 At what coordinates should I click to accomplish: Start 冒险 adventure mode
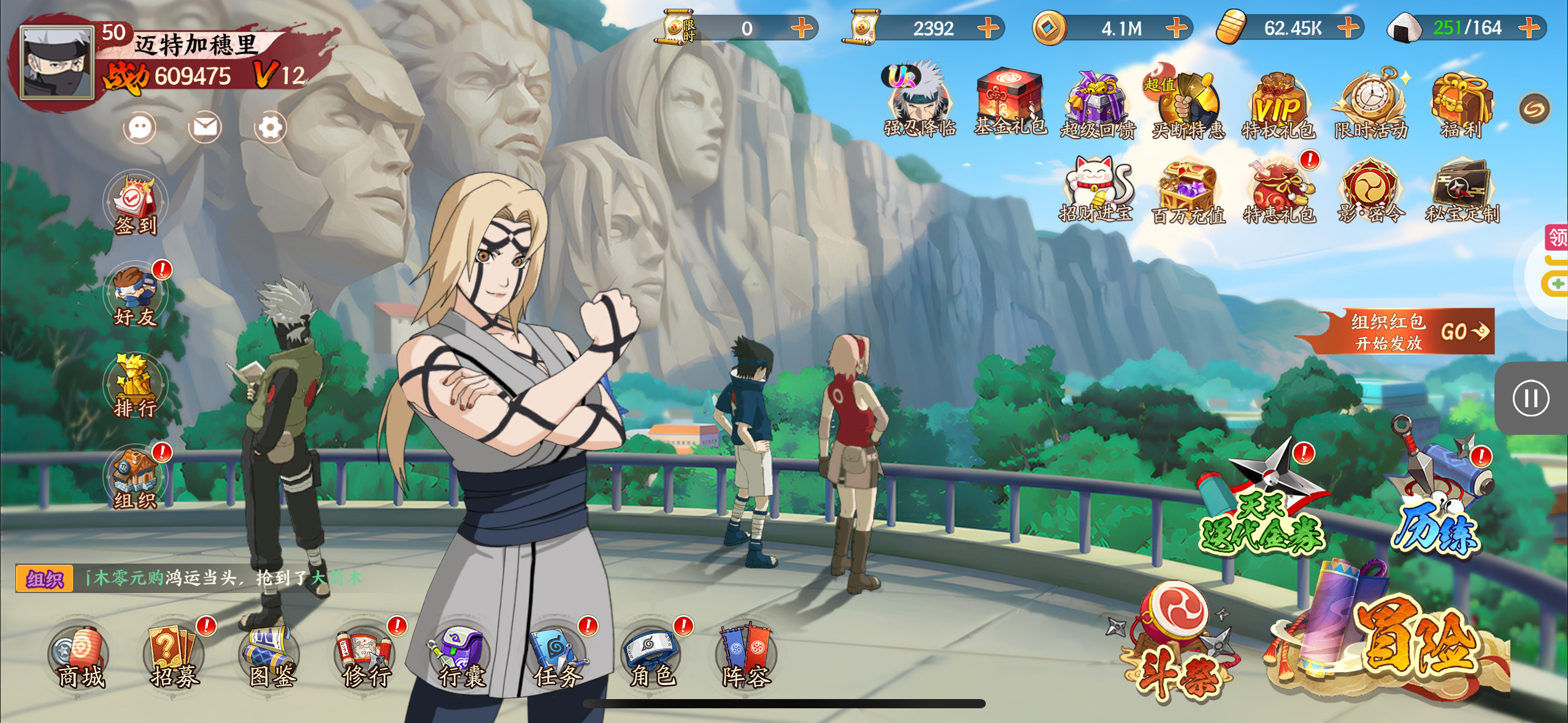tap(1405, 638)
